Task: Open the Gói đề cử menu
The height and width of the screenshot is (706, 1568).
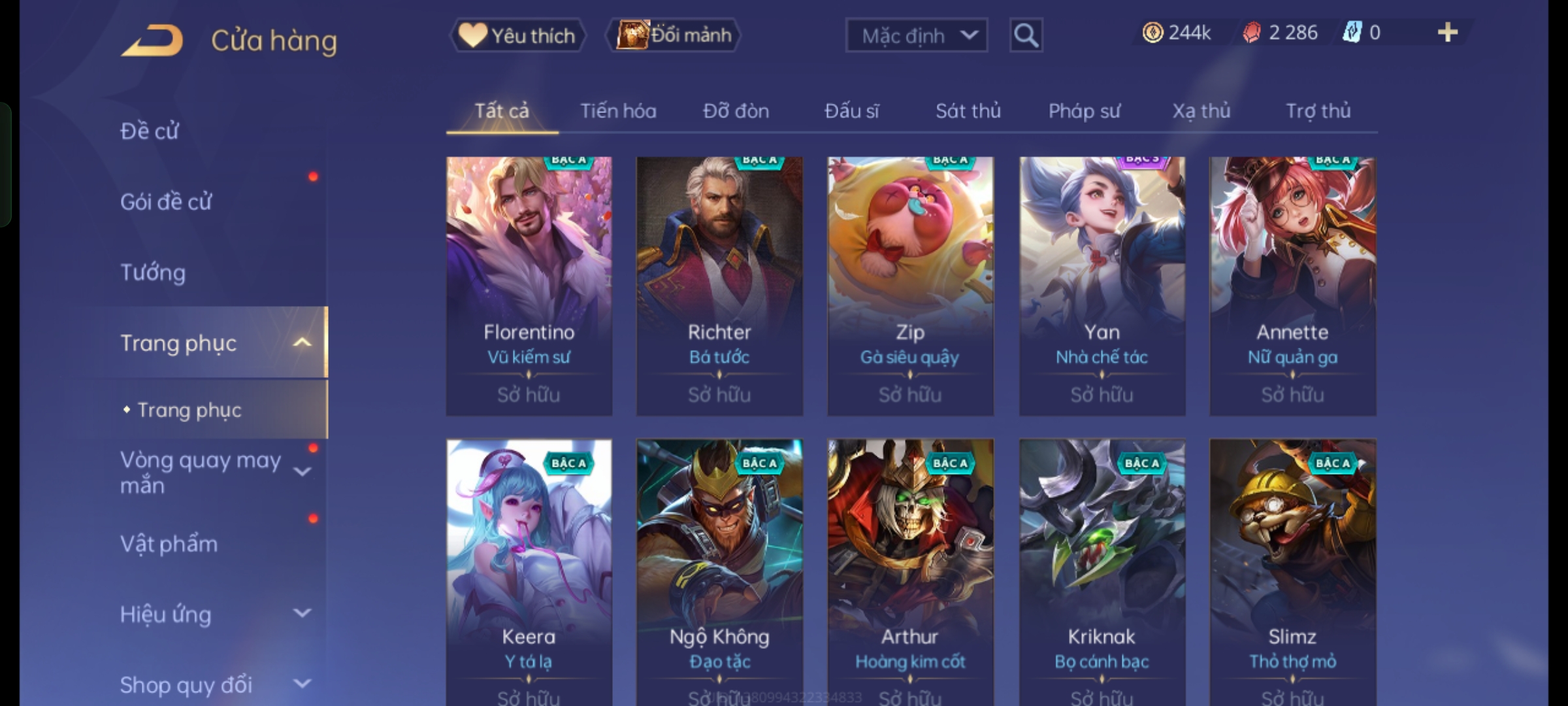Action: click(166, 202)
